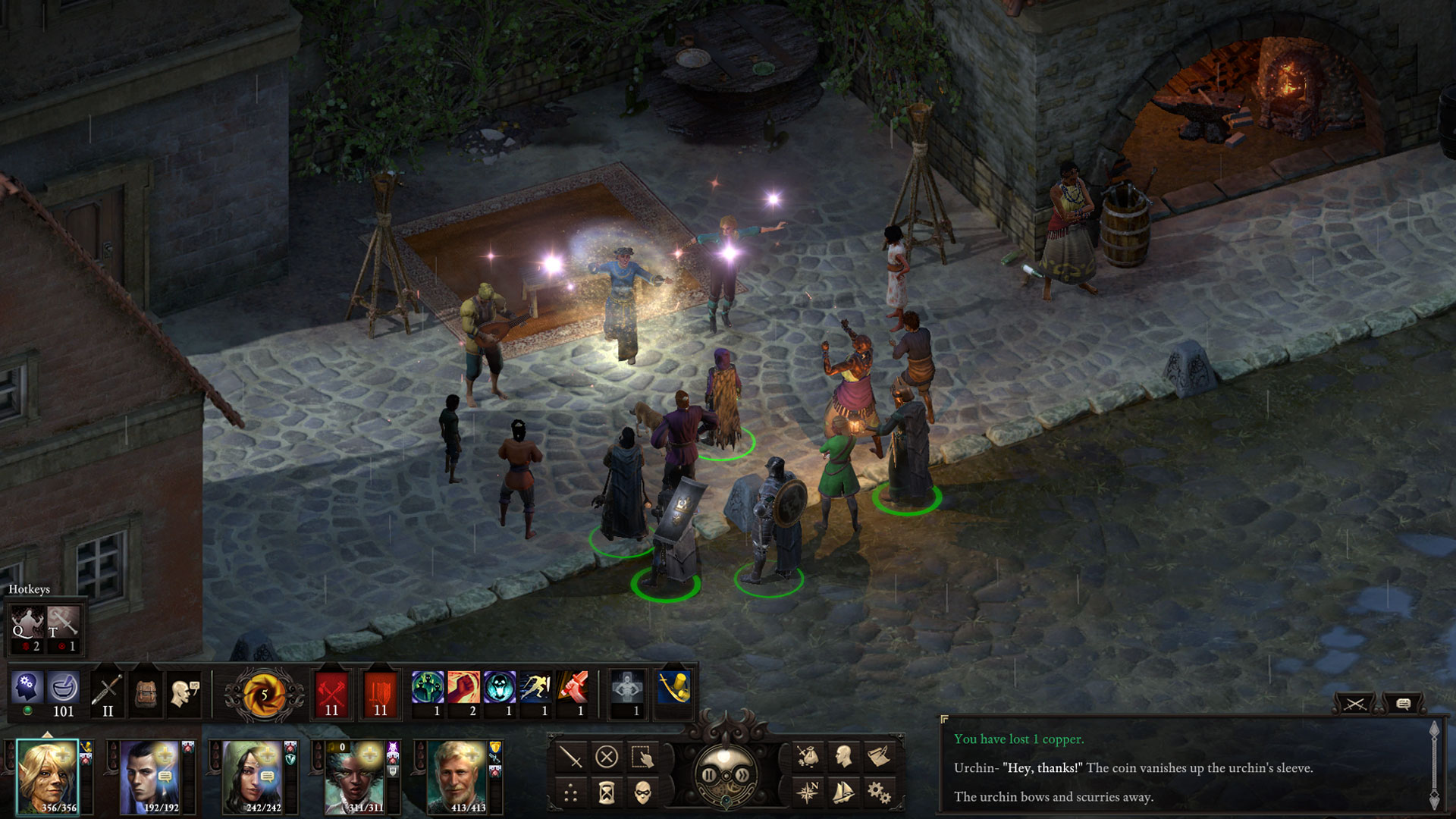Open the area map compass button
1456x819 pixels.
pos(808,792)
